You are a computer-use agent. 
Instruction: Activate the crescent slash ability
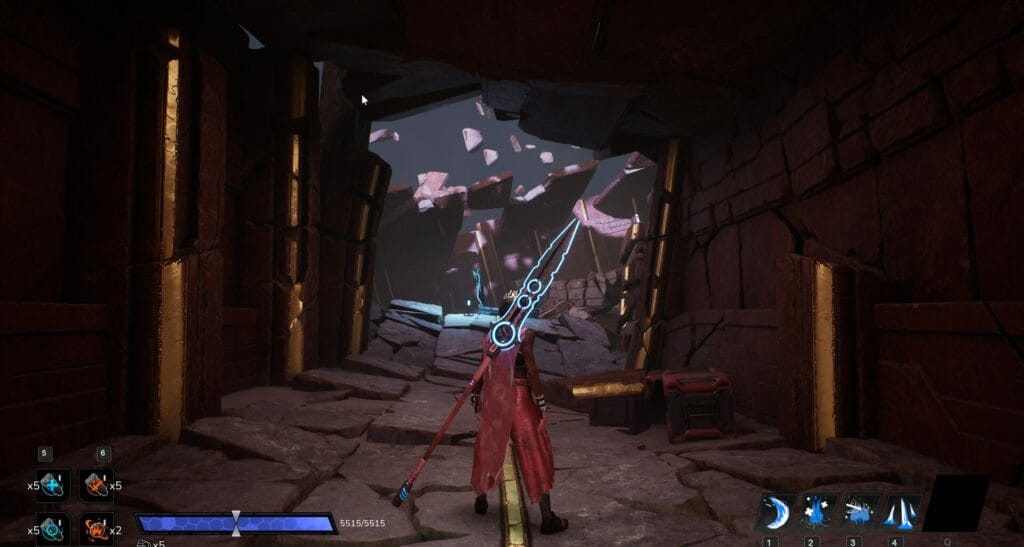pyautogui.click(x=776, y=512)
